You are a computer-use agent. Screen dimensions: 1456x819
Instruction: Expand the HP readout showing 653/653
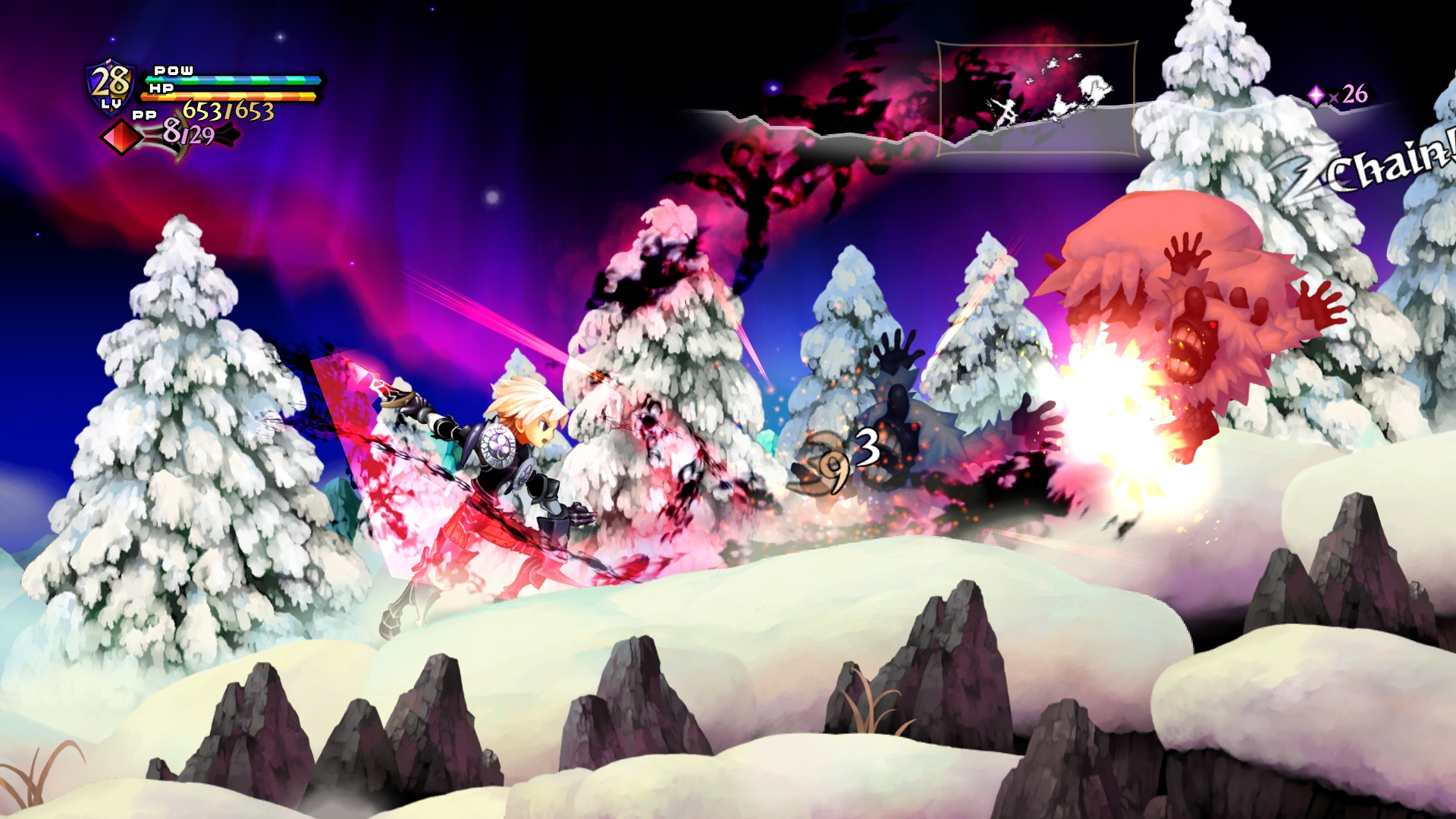pos(227,111)
